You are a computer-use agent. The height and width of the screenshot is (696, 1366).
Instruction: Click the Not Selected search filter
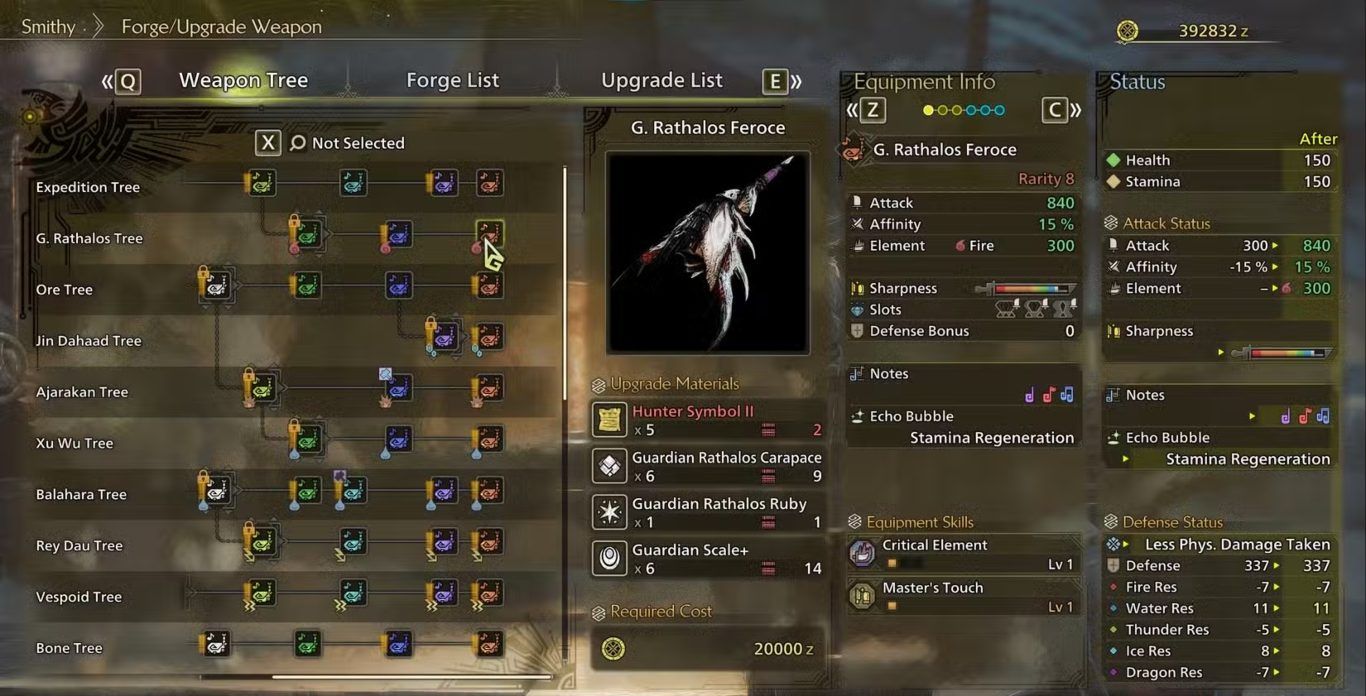357,143
